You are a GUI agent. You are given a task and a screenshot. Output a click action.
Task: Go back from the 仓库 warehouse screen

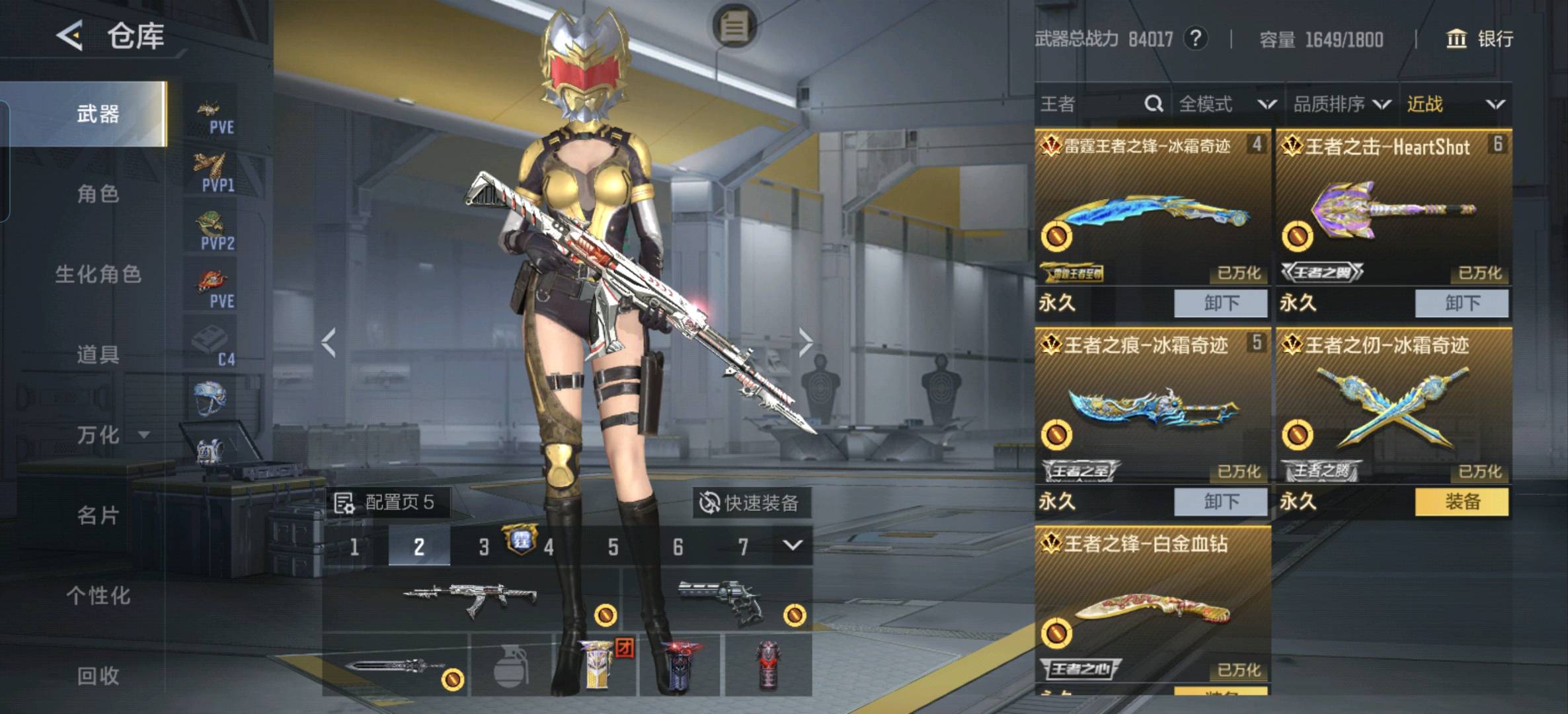[69, 36]
